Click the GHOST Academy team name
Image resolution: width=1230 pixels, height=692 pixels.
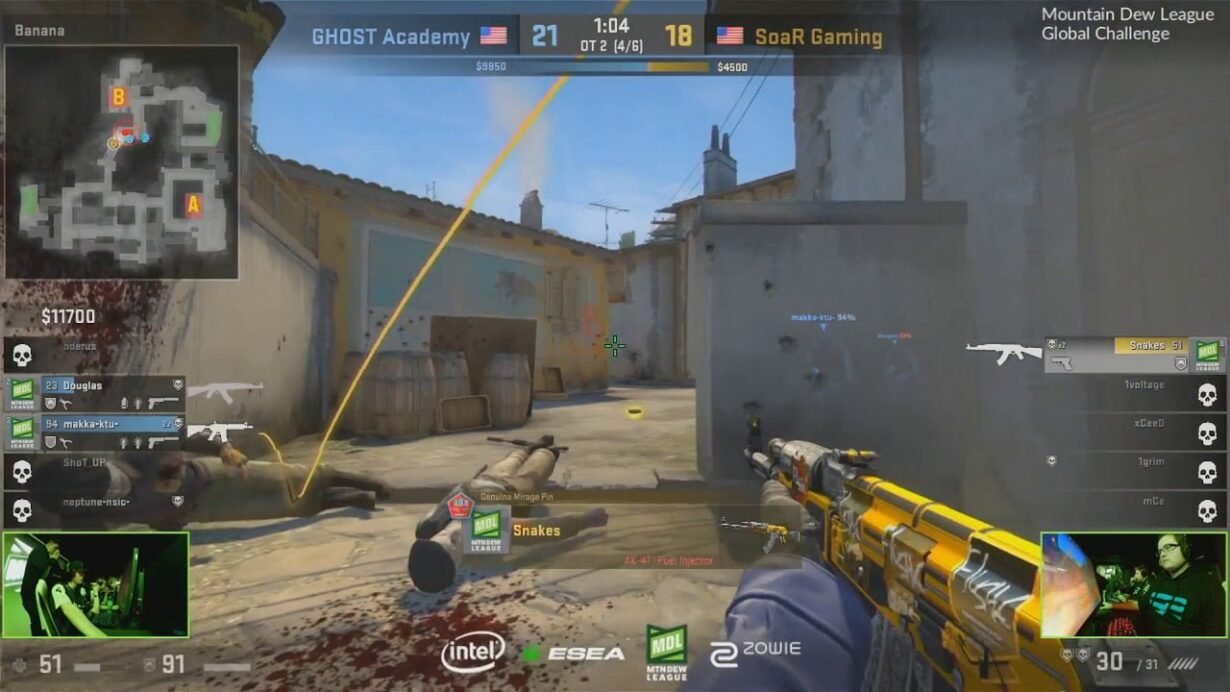point(391,37)
